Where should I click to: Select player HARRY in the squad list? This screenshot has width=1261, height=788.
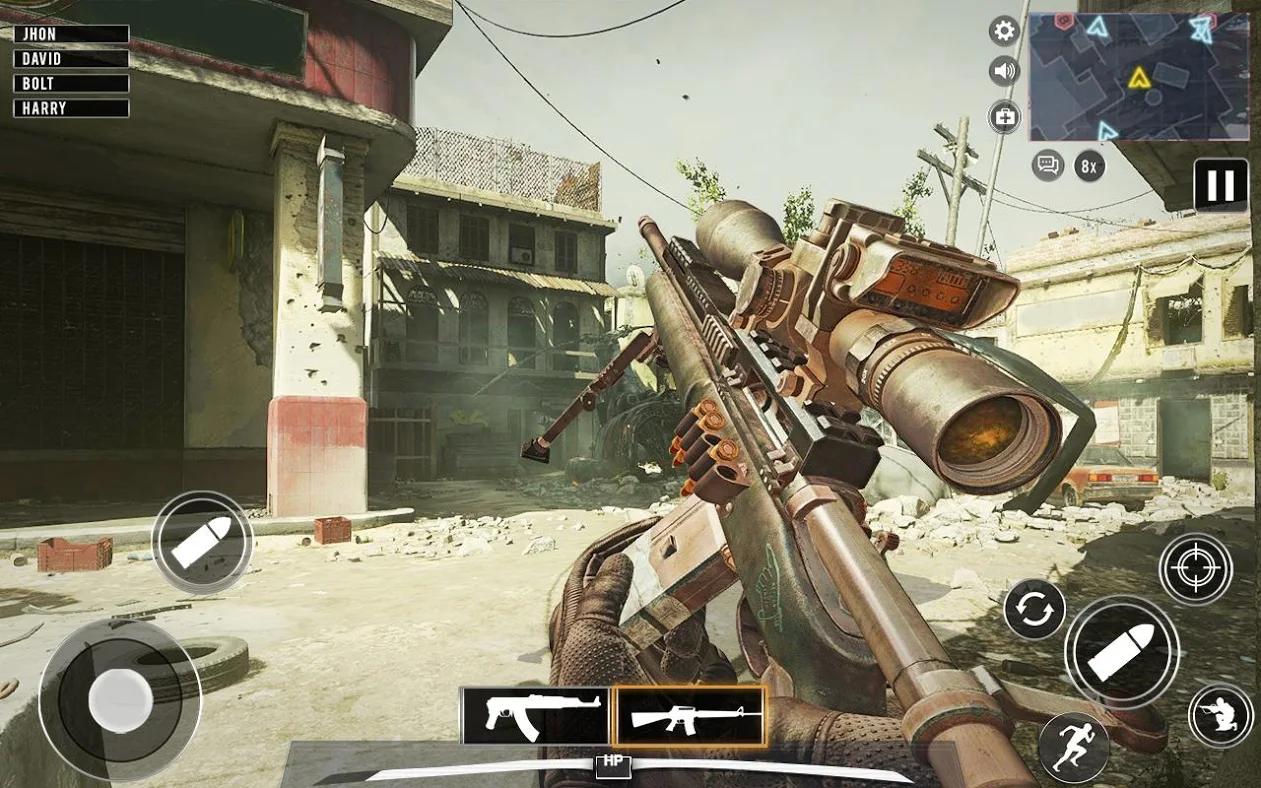(x=71, y=109)
